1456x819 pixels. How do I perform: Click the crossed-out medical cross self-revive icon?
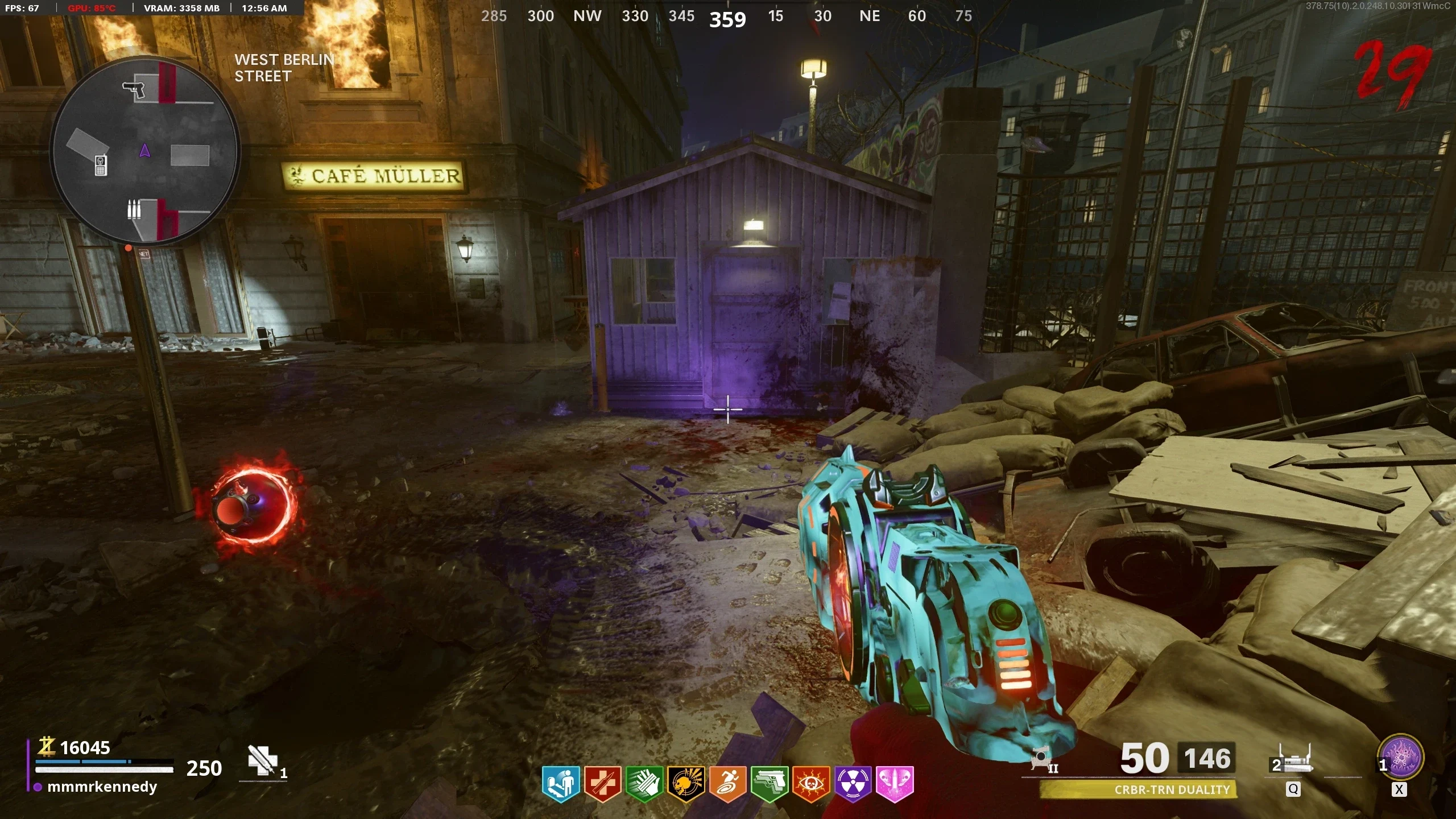pyautogui.click(x=263, y=760)
